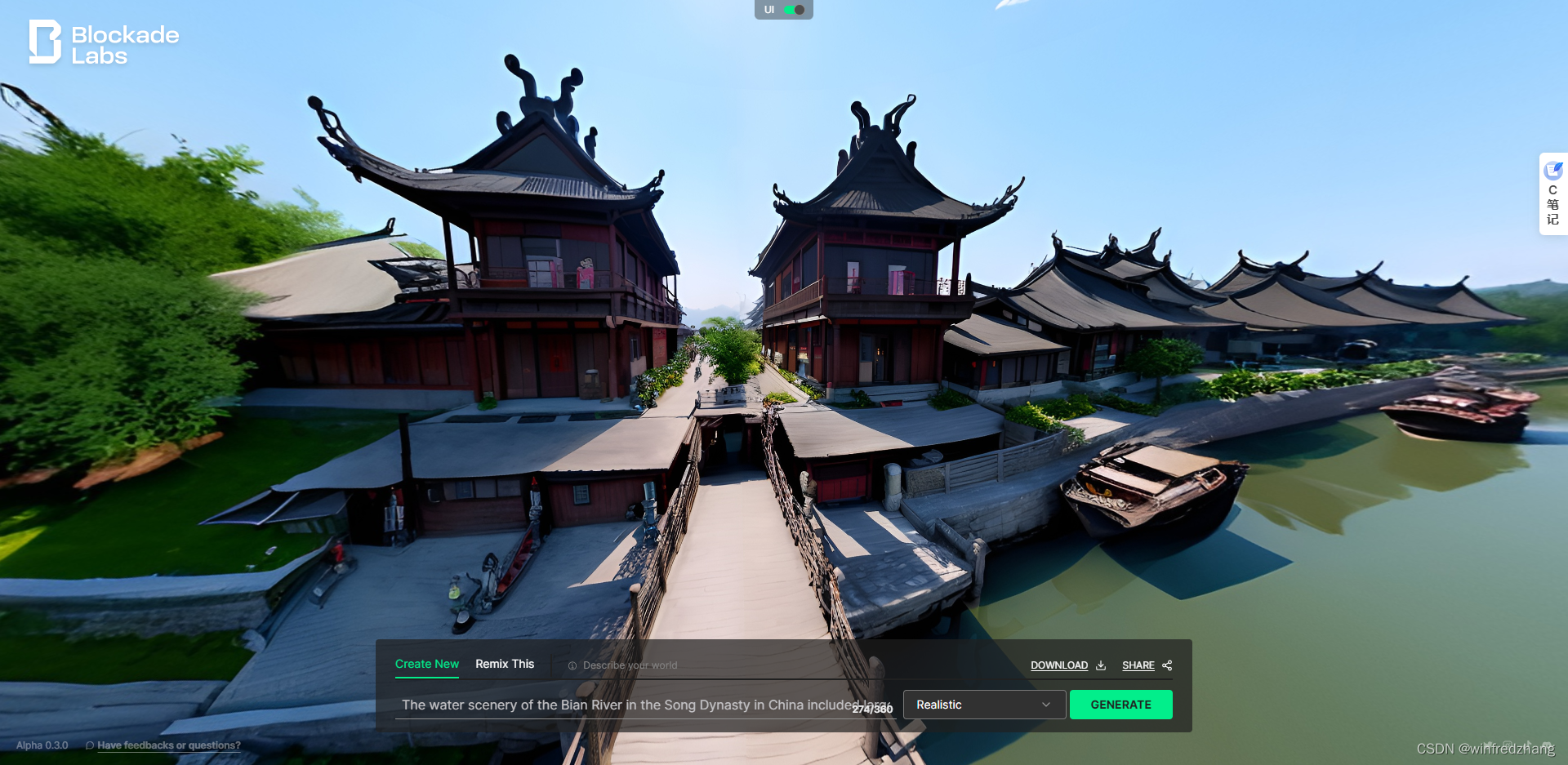Share the generated world
This screenshot has height=765, width=1568.
pos(1147,665)
